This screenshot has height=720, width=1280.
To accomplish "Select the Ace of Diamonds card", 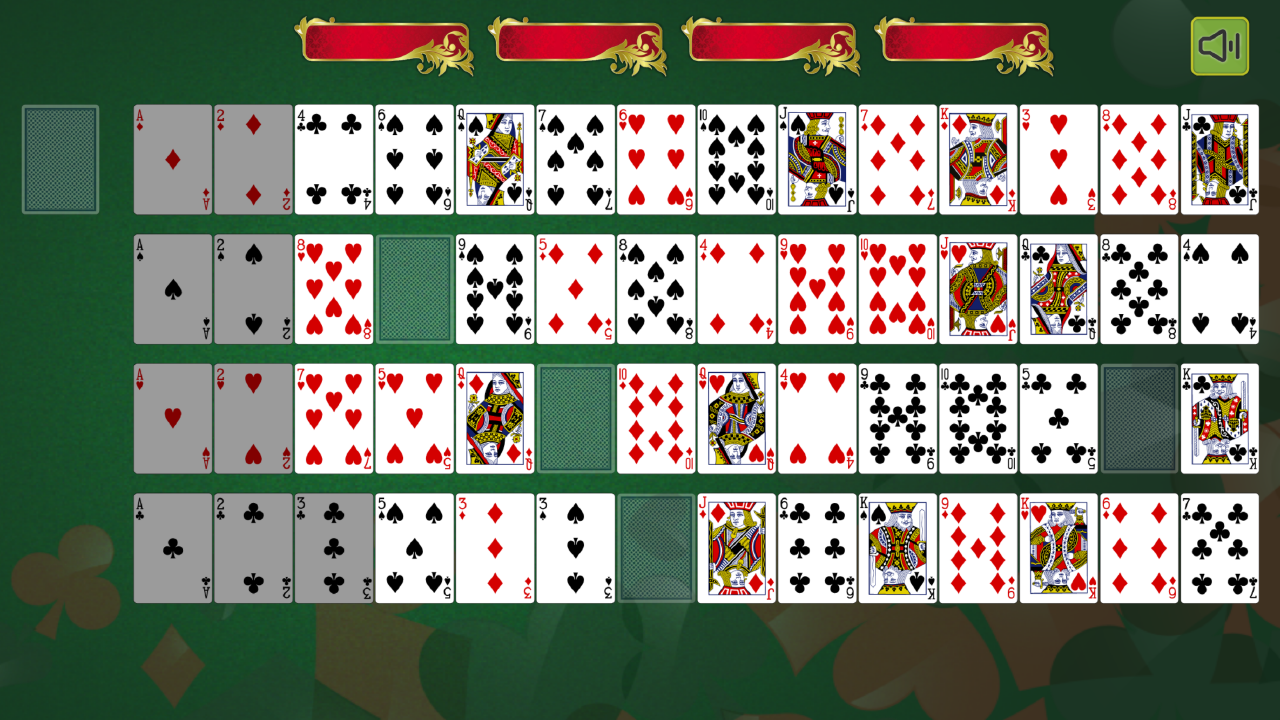I will point(172,160).
